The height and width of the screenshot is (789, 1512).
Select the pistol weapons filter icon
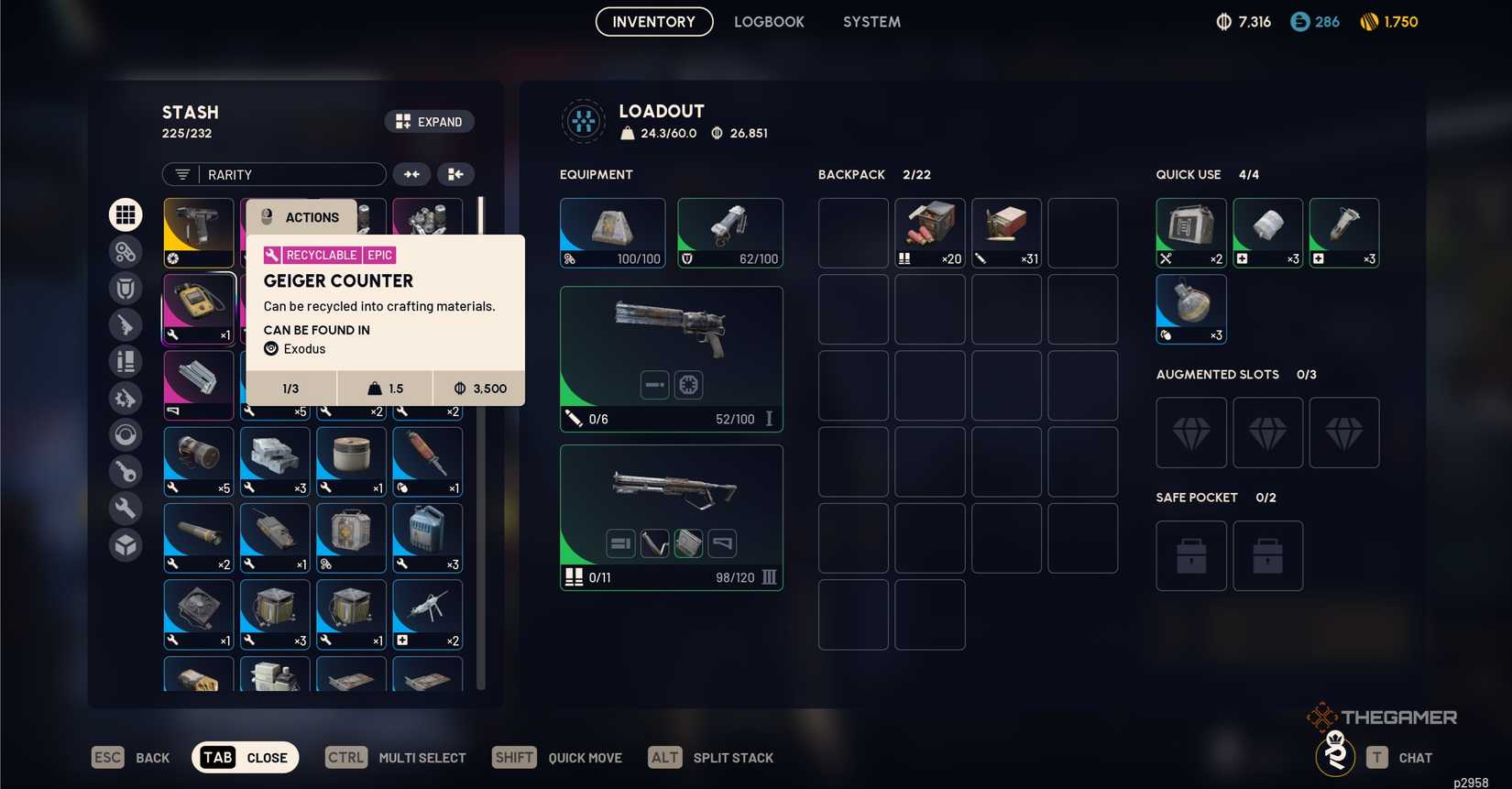pyautogui.click(x=126, y=324)
